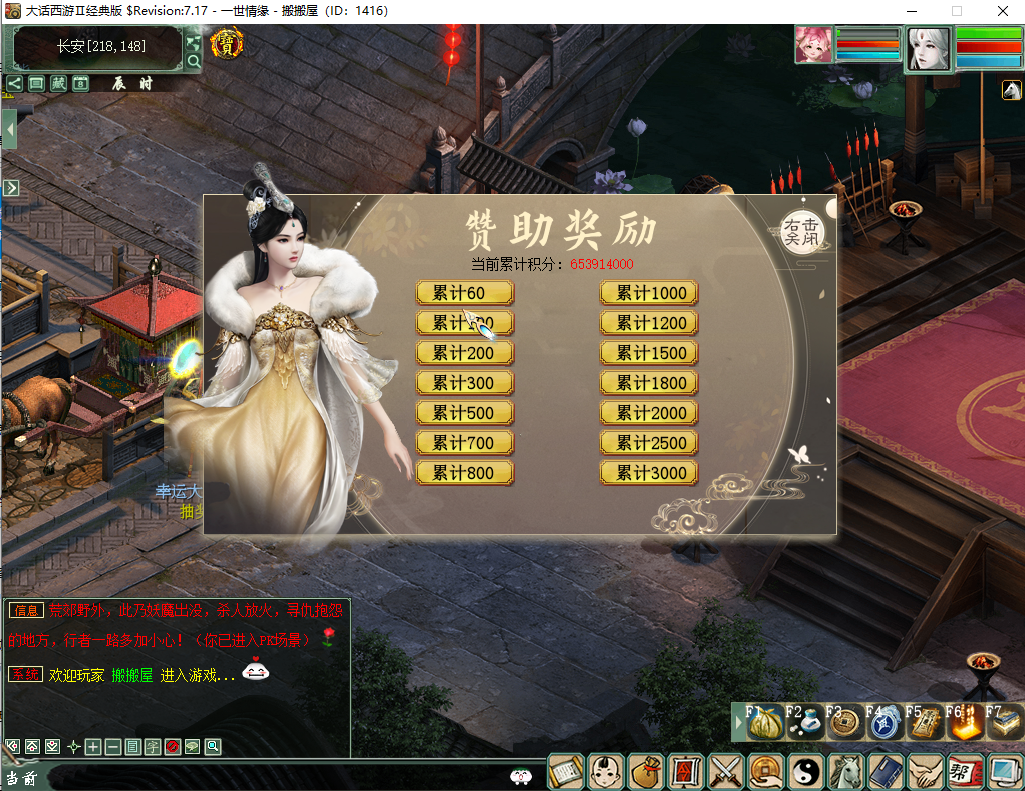Use the F1 yellow pouch hotkey slot
The image size is (1025, 791).
click(765, 724)
